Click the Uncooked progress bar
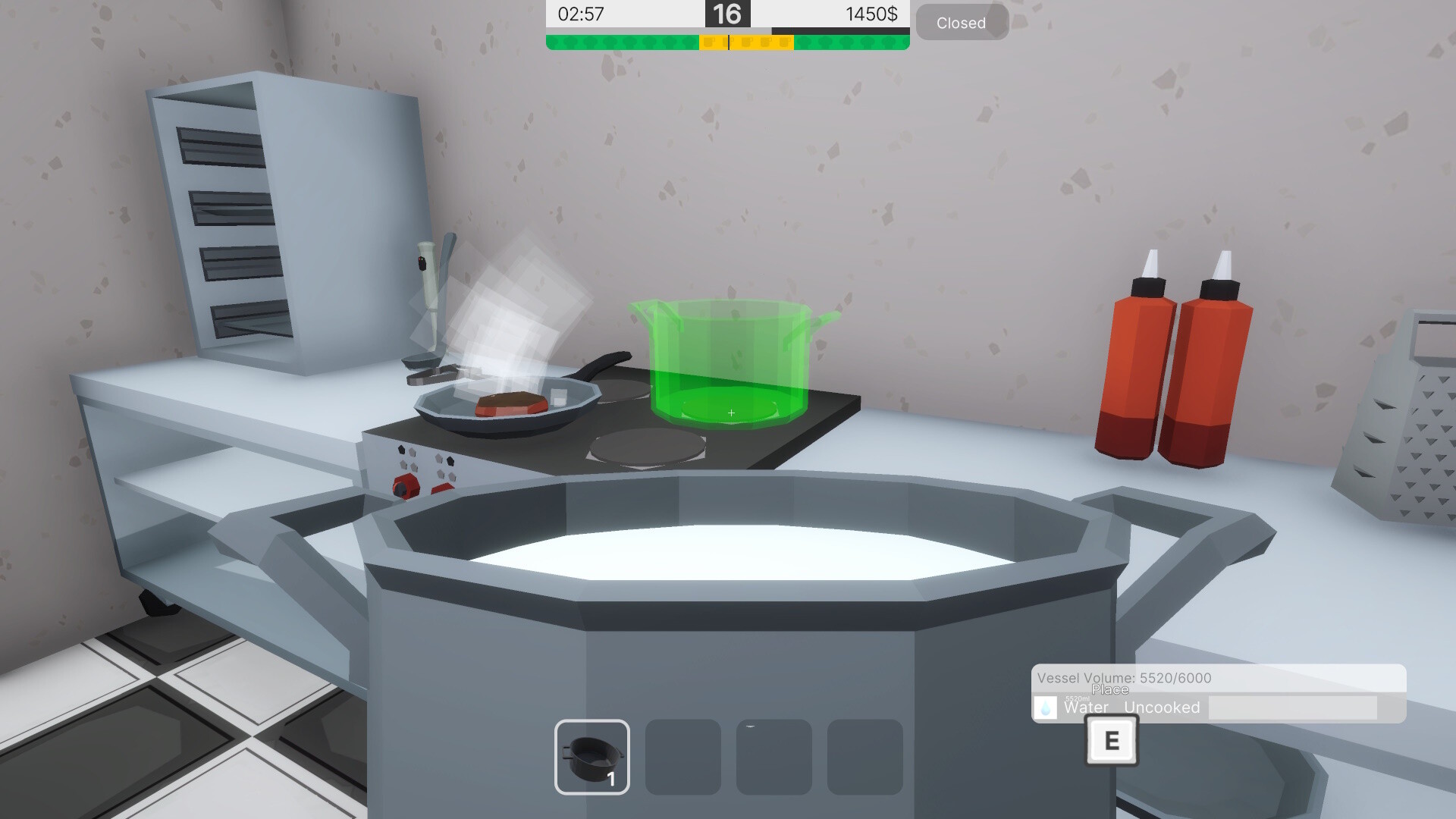The width and height of the screenshot is (1456, 819). pyautogui.click(x=1294, y=708)
